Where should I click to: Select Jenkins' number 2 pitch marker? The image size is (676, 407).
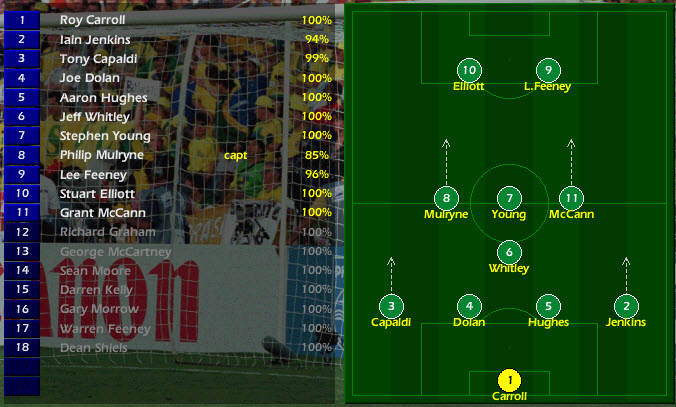click(x=626, y=306)
